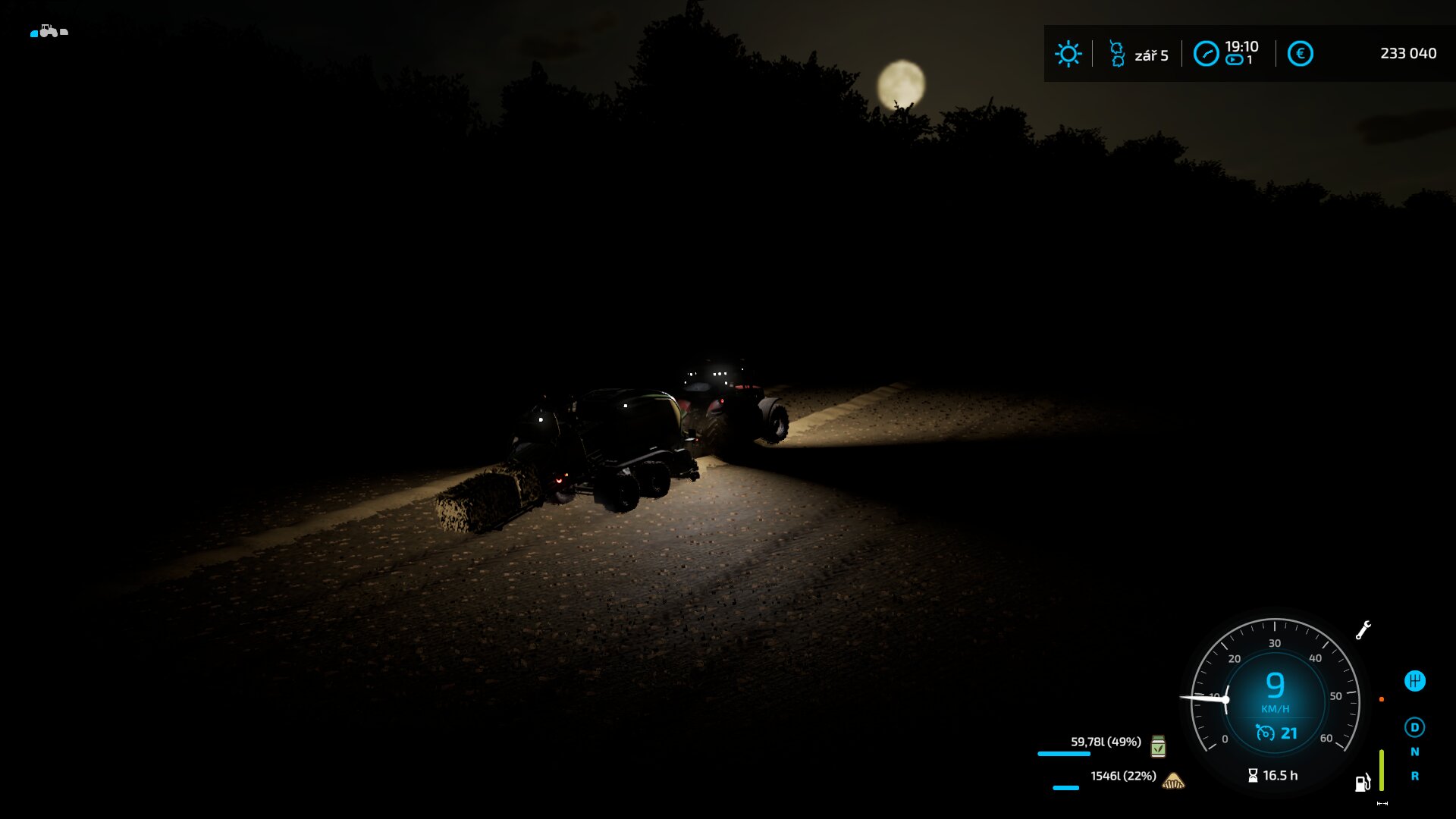Select the bale net canister icon
The width and height of the screenshot is (1456, 819).
pos(1158,746)
